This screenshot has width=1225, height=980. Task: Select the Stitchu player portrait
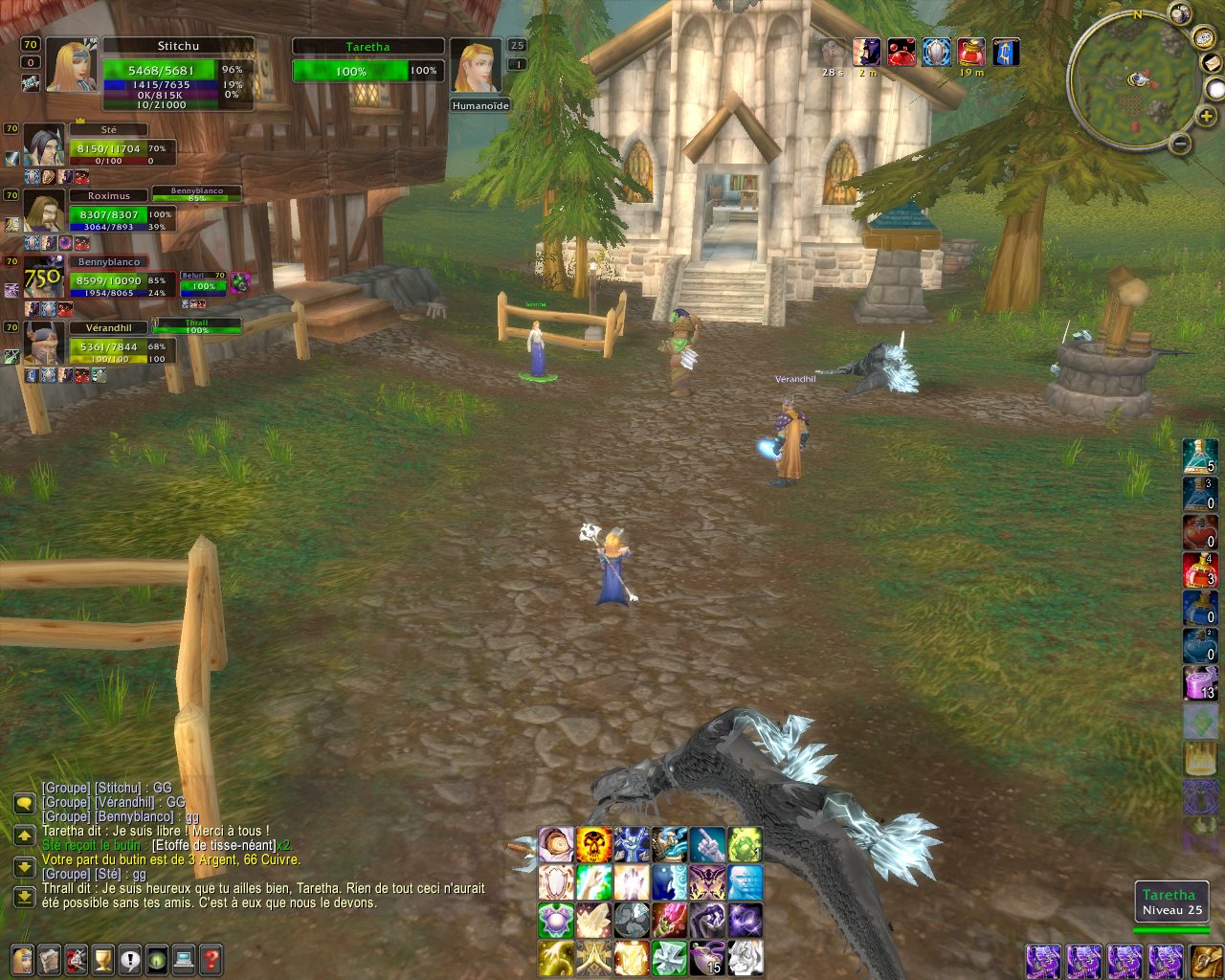[x=69, y=65]
